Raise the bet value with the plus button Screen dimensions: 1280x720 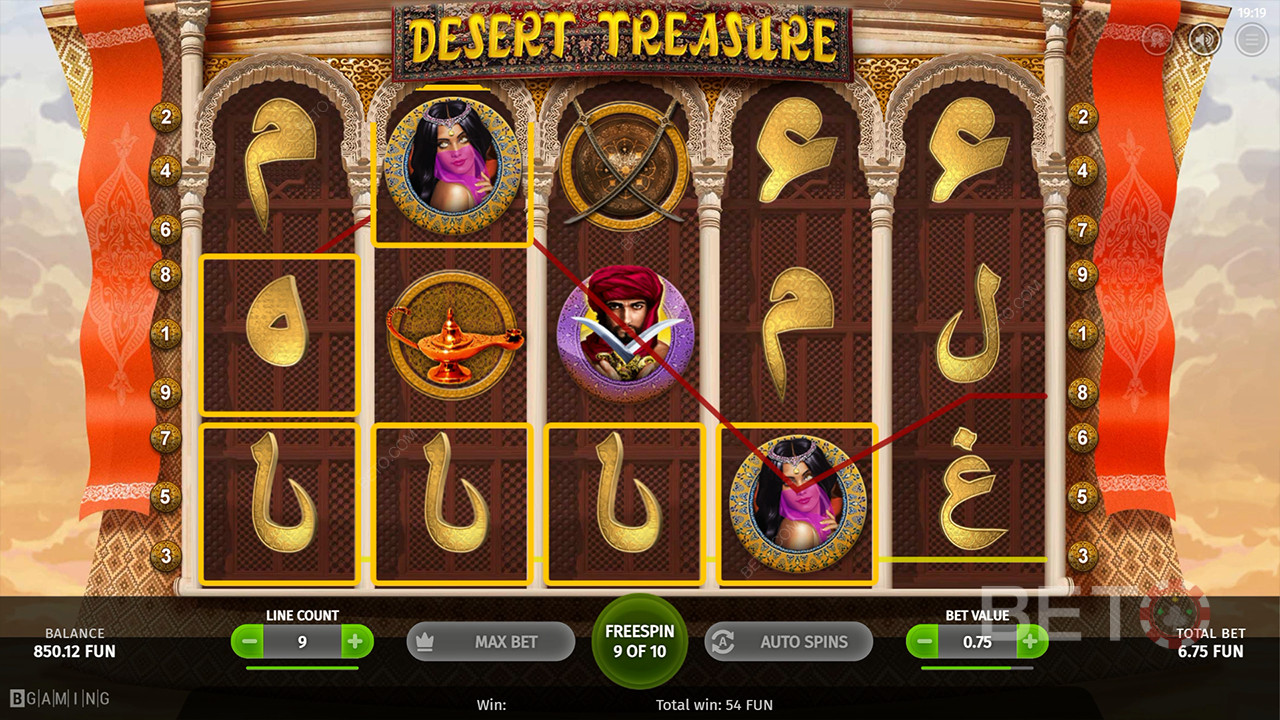(x=1030, y=641)
